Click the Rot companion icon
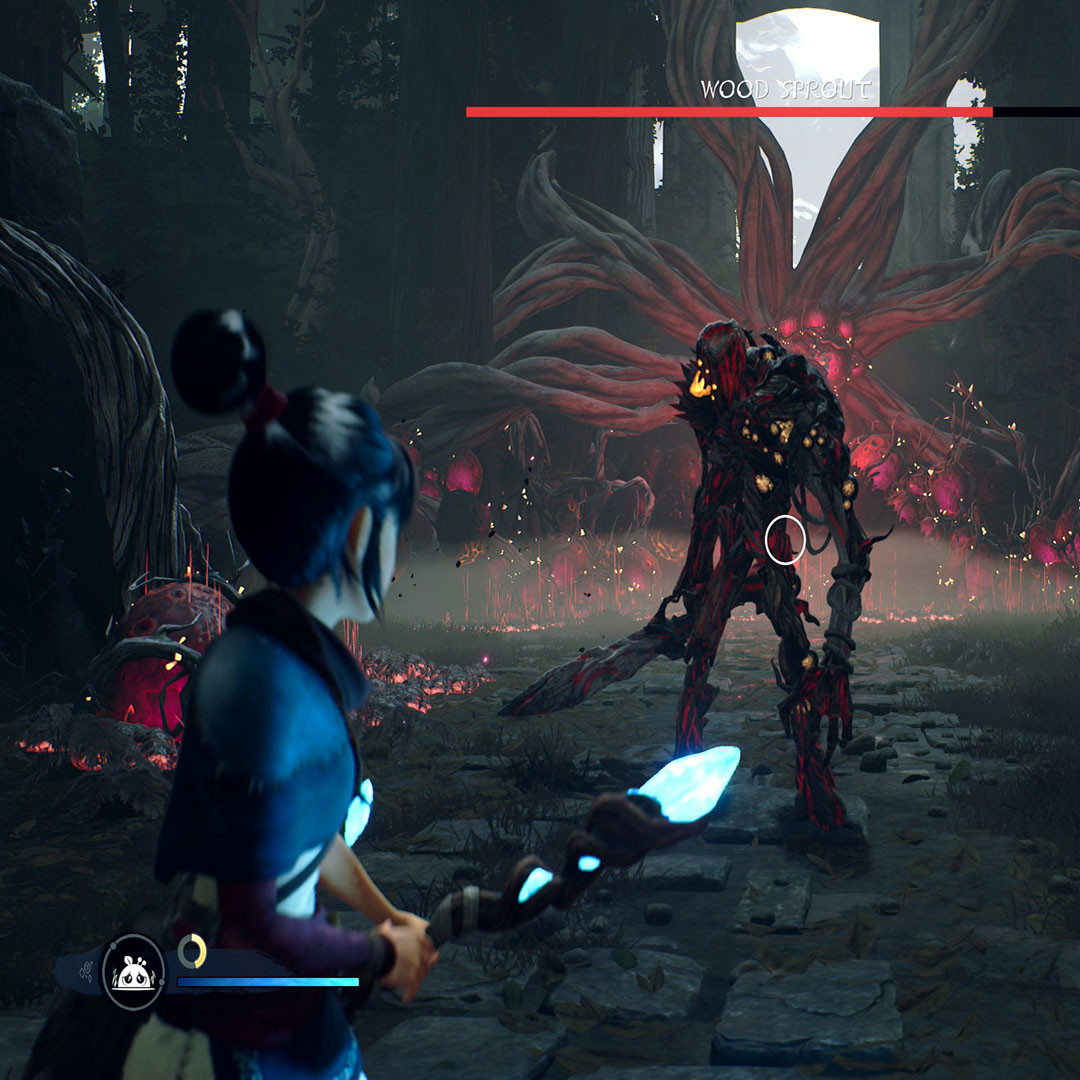 [133, 971]
